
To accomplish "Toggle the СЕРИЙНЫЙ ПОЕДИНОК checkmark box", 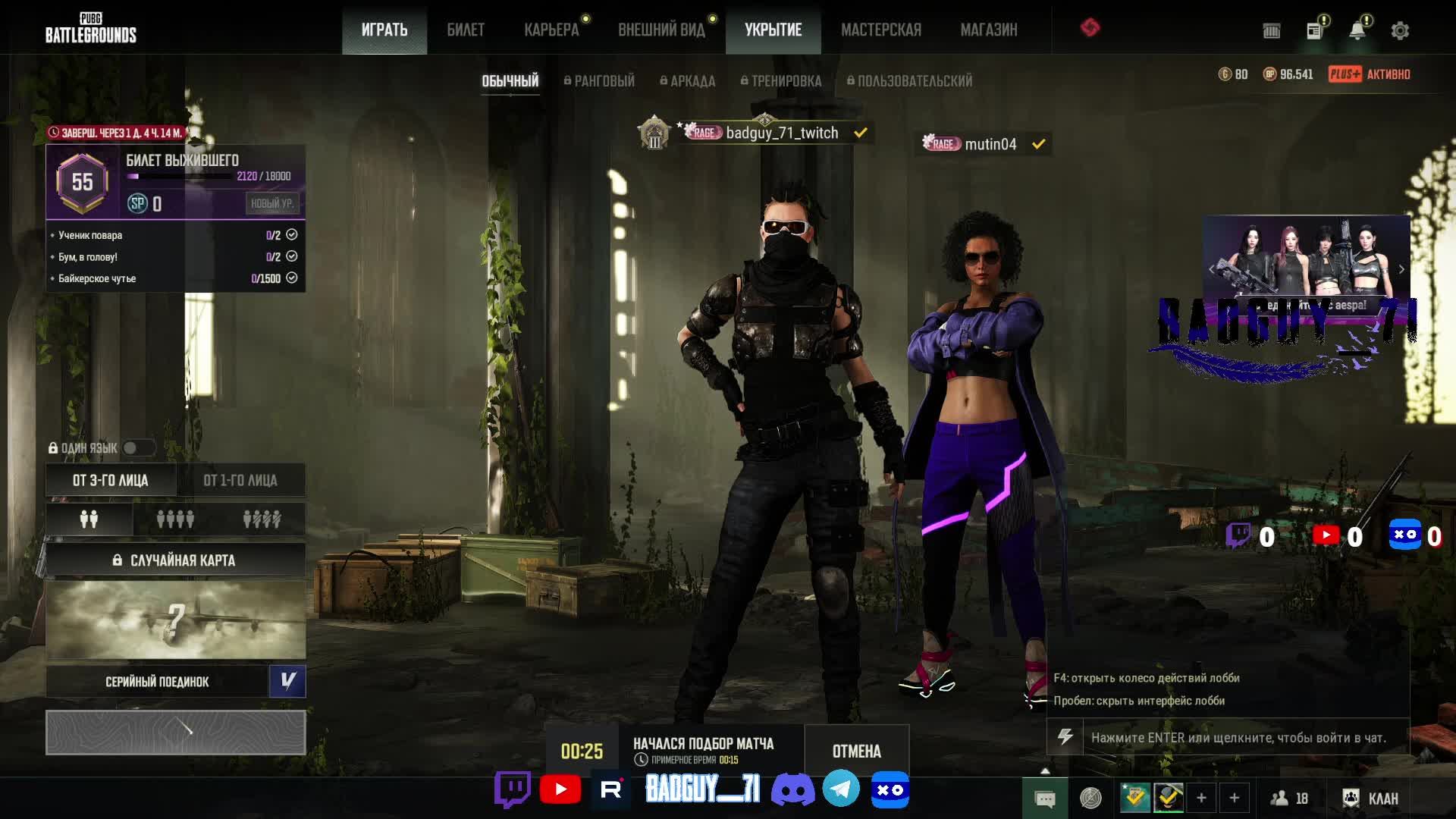I will tap(287, 681).
